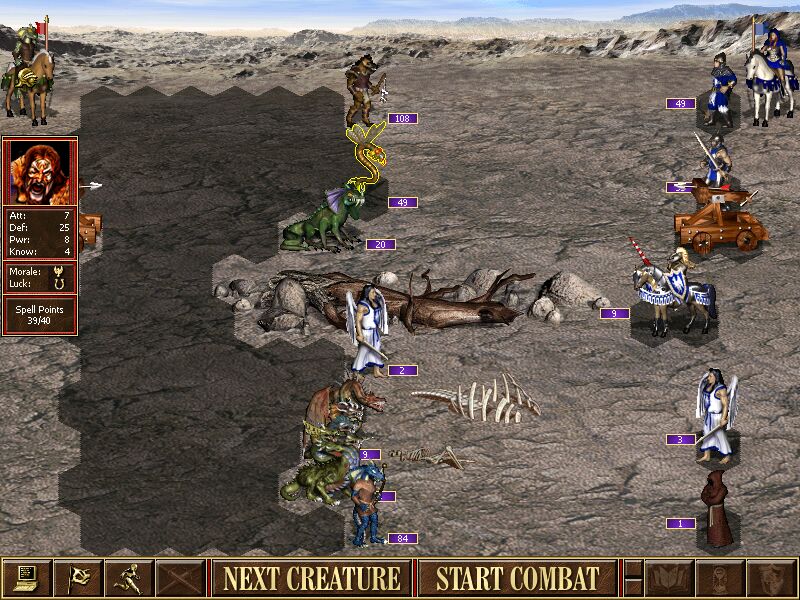
Task: Choose the hourglass wait button
Action: (x=719, y=578)
